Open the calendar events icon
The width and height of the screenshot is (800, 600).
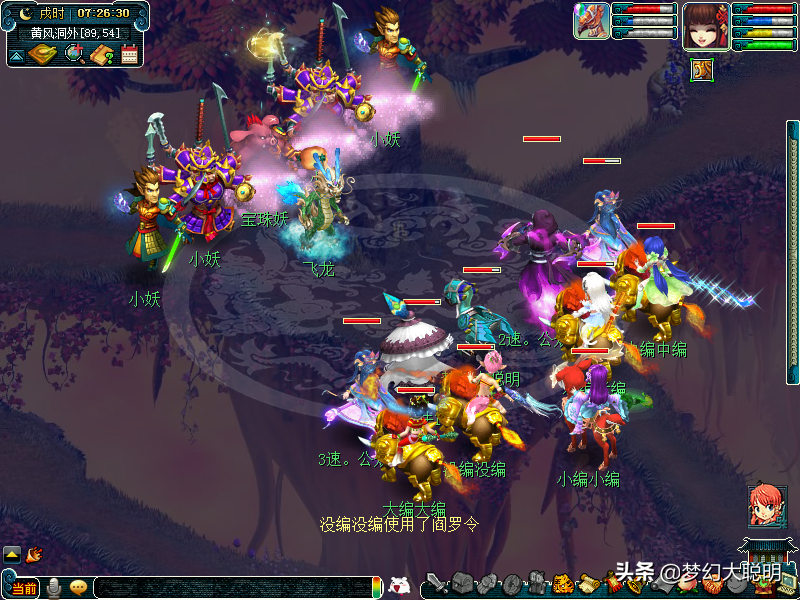point(129,54)
